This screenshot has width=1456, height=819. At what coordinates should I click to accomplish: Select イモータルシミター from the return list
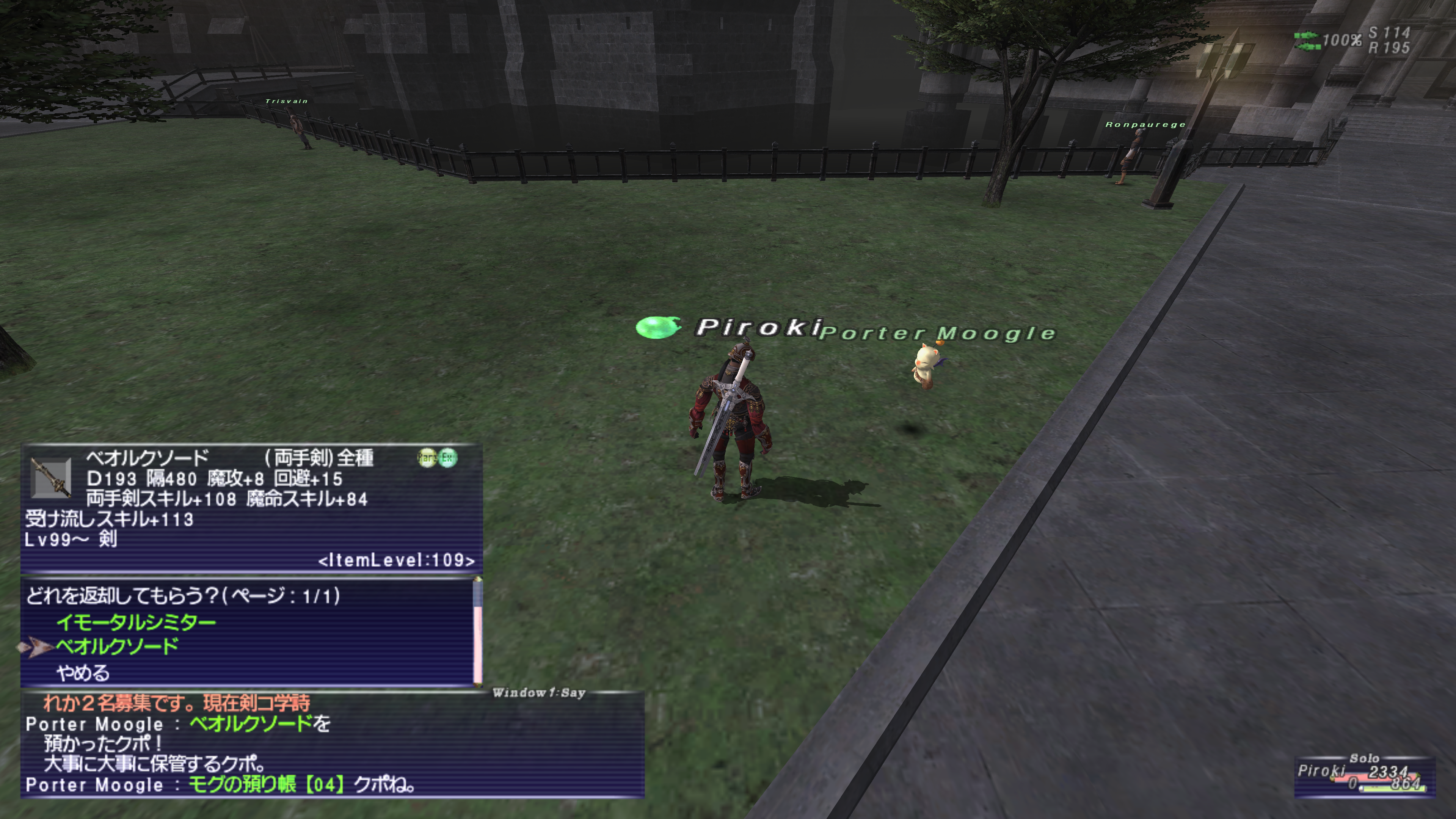click(136, 622)
